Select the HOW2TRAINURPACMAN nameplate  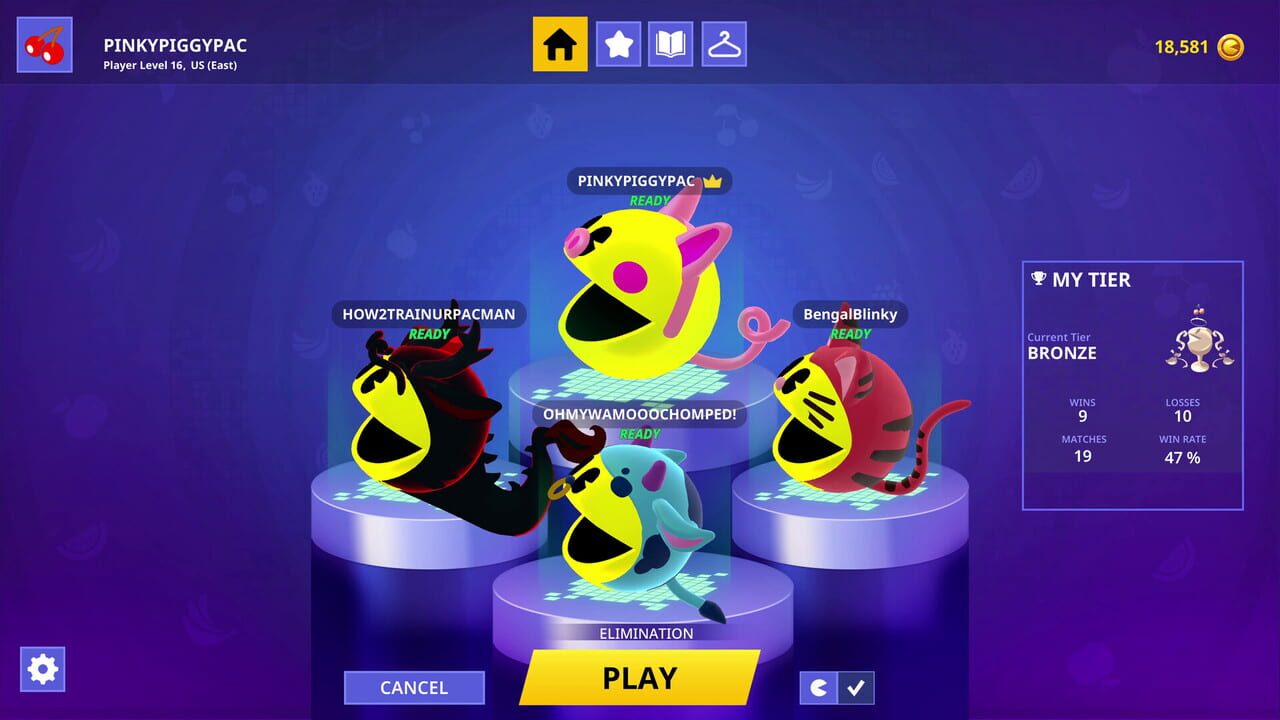coord(427,314)
